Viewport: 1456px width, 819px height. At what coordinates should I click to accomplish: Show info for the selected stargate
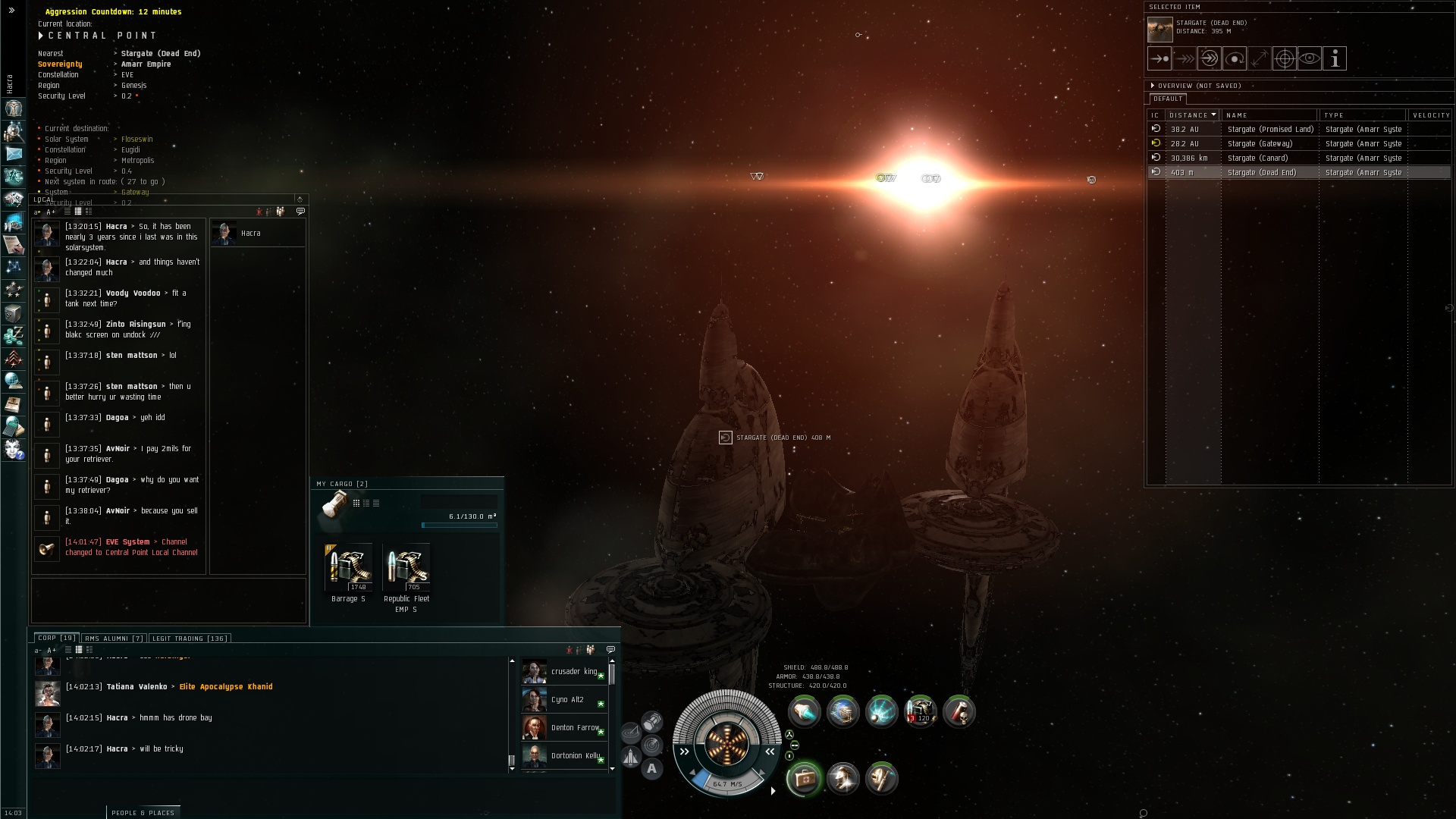(x=1335, y=58)
